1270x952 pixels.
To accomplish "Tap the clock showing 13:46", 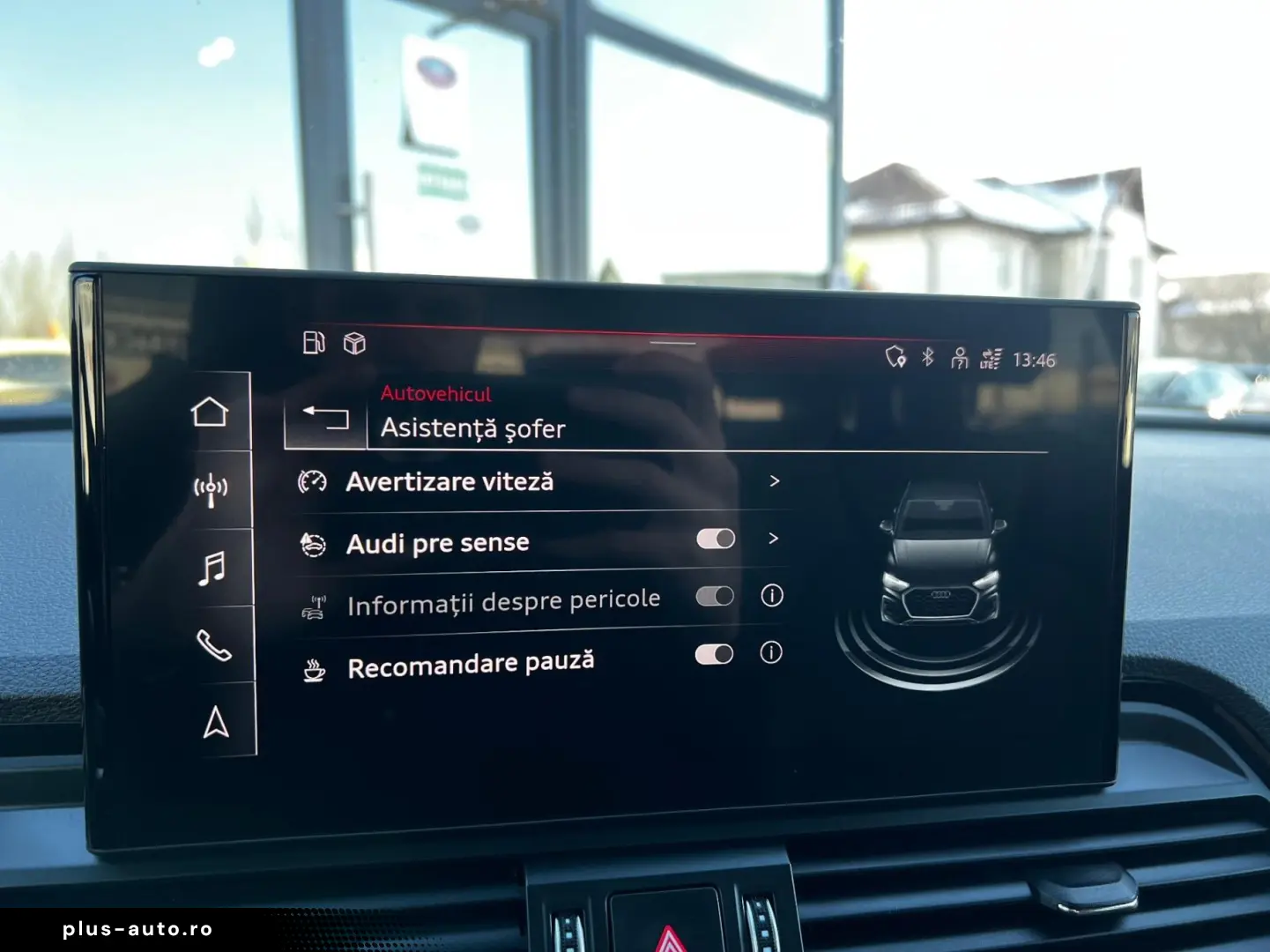I will pyautogui.click(x=1034, y=360).
